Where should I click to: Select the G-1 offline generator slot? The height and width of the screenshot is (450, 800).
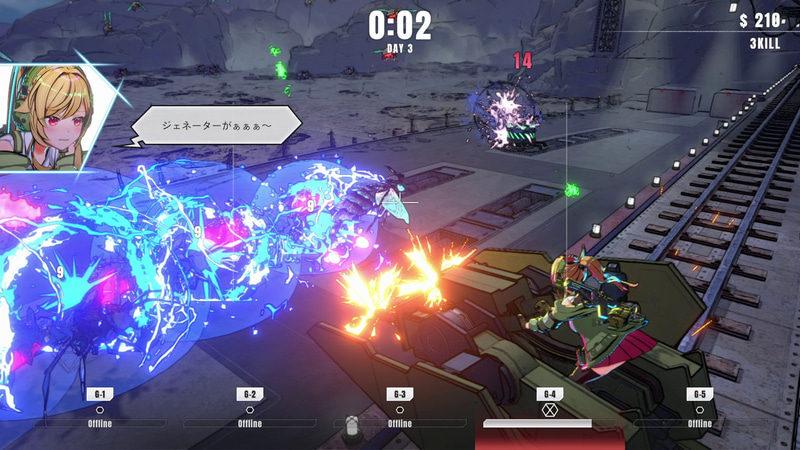[99, 409]
